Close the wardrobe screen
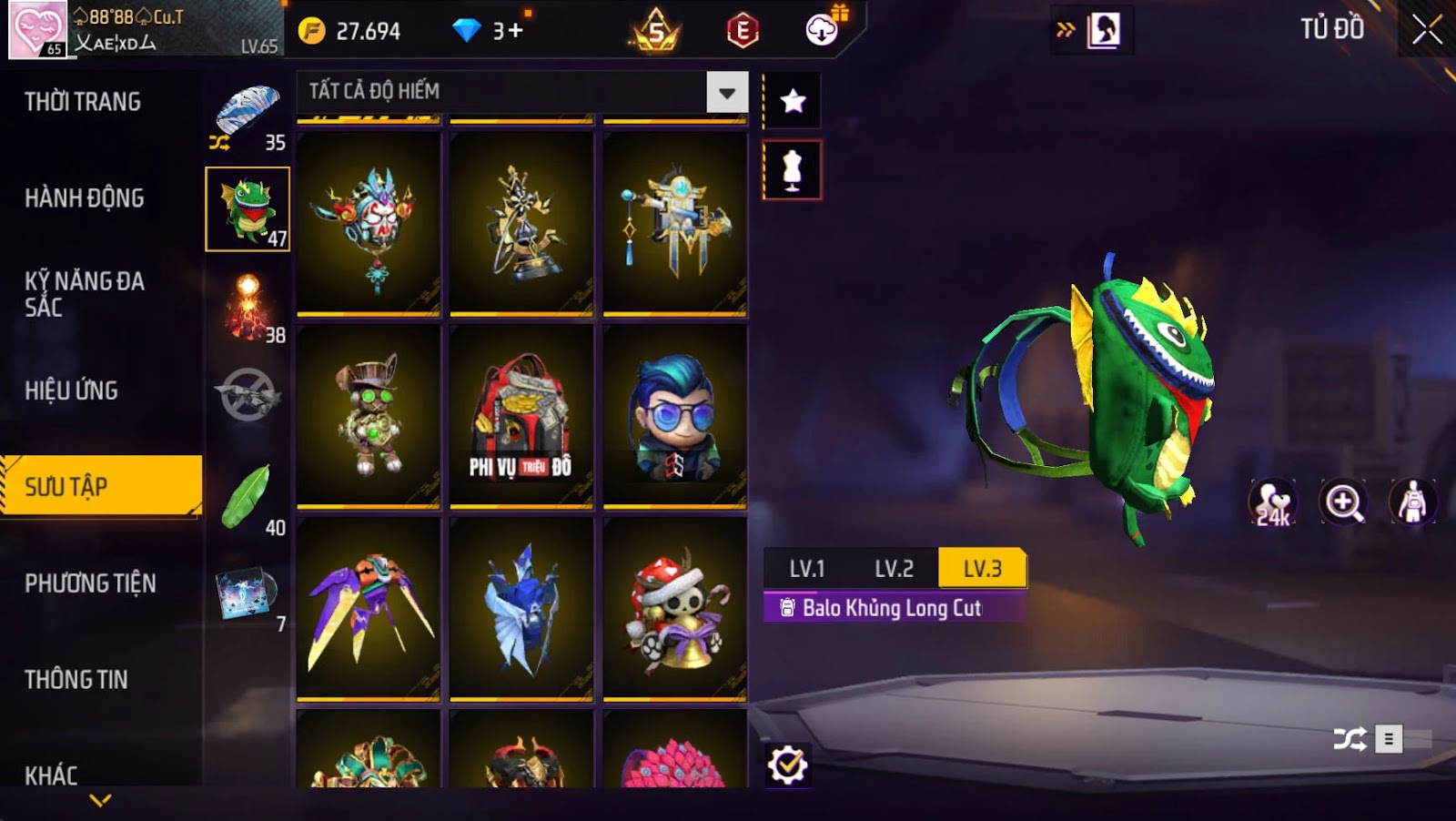Image resolution: width=1456 pixels, height=821 pixels. coord(1426,30)
